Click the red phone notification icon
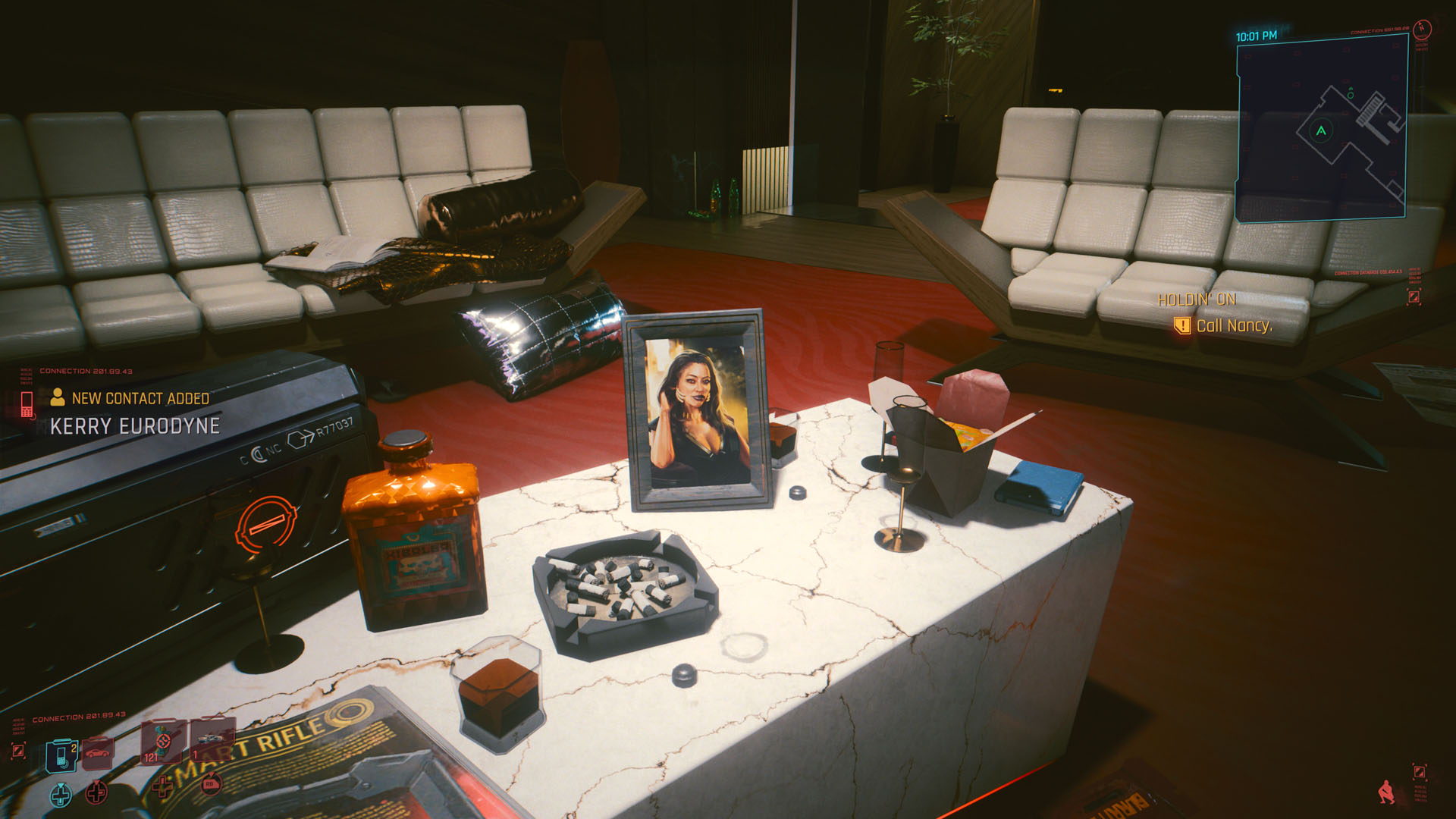 pyautogui.click(x=27, y=403)
